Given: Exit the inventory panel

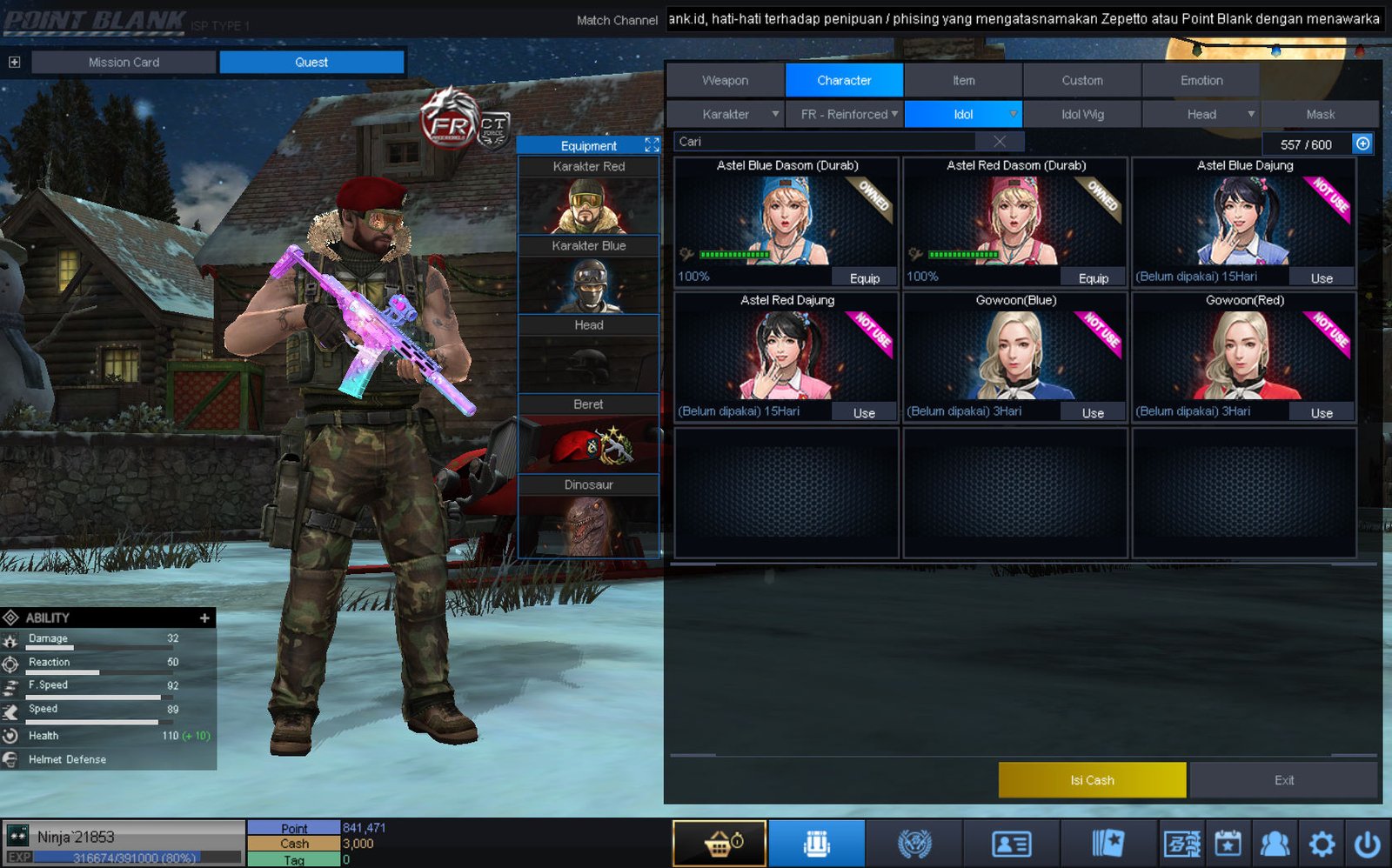Looking at the screenshot, I should click(1284, 780).
